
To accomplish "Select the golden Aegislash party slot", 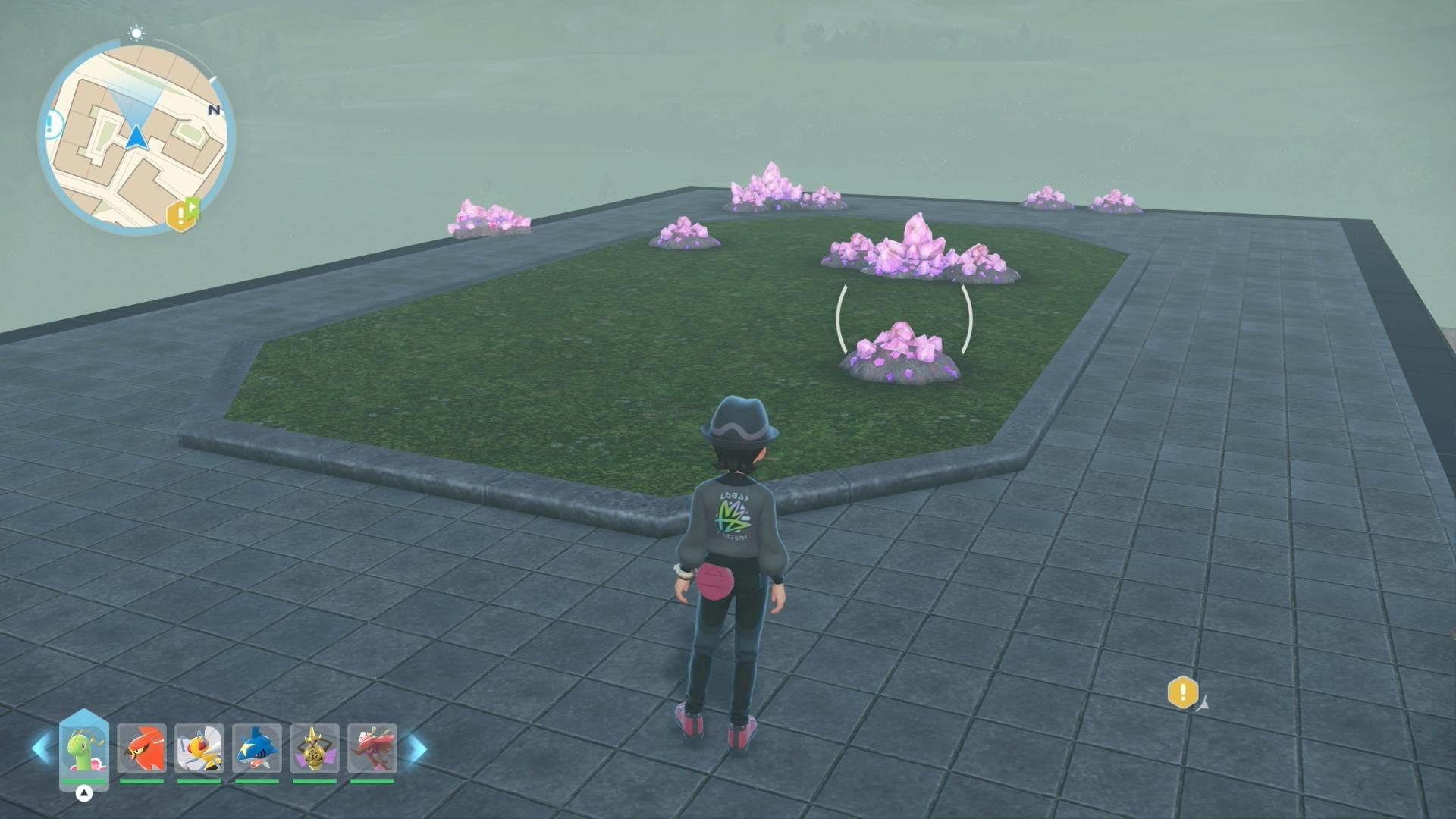I will click(x=315, y=748).
